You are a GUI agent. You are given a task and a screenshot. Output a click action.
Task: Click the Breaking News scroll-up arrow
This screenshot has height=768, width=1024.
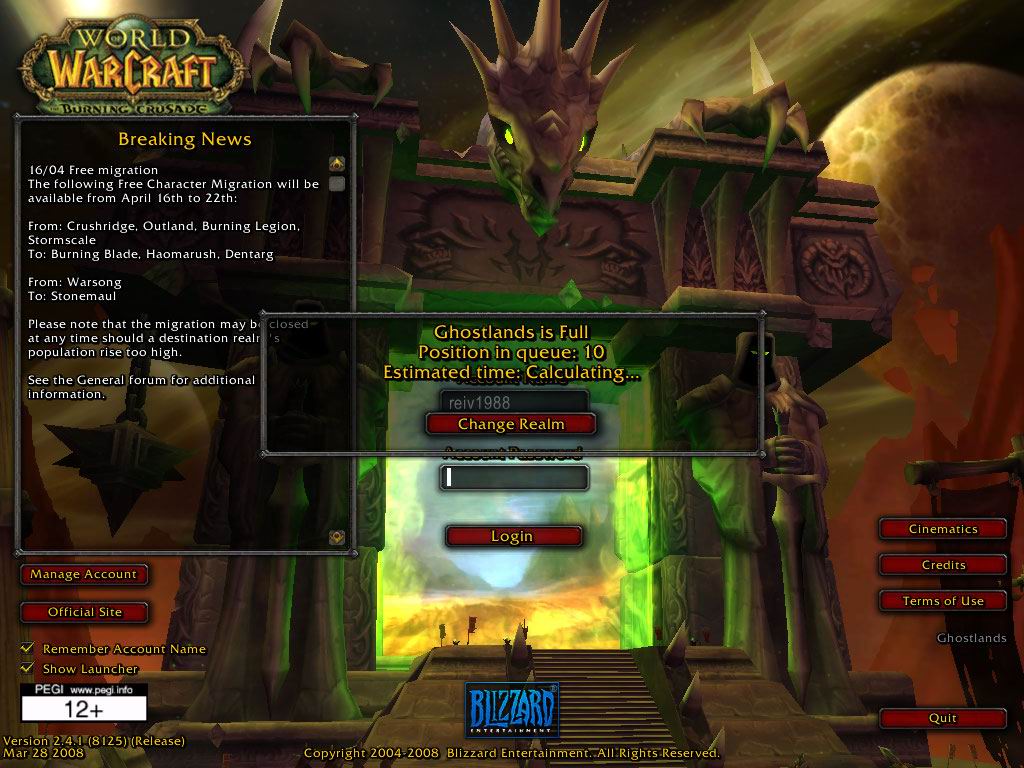tap(337, 163)
